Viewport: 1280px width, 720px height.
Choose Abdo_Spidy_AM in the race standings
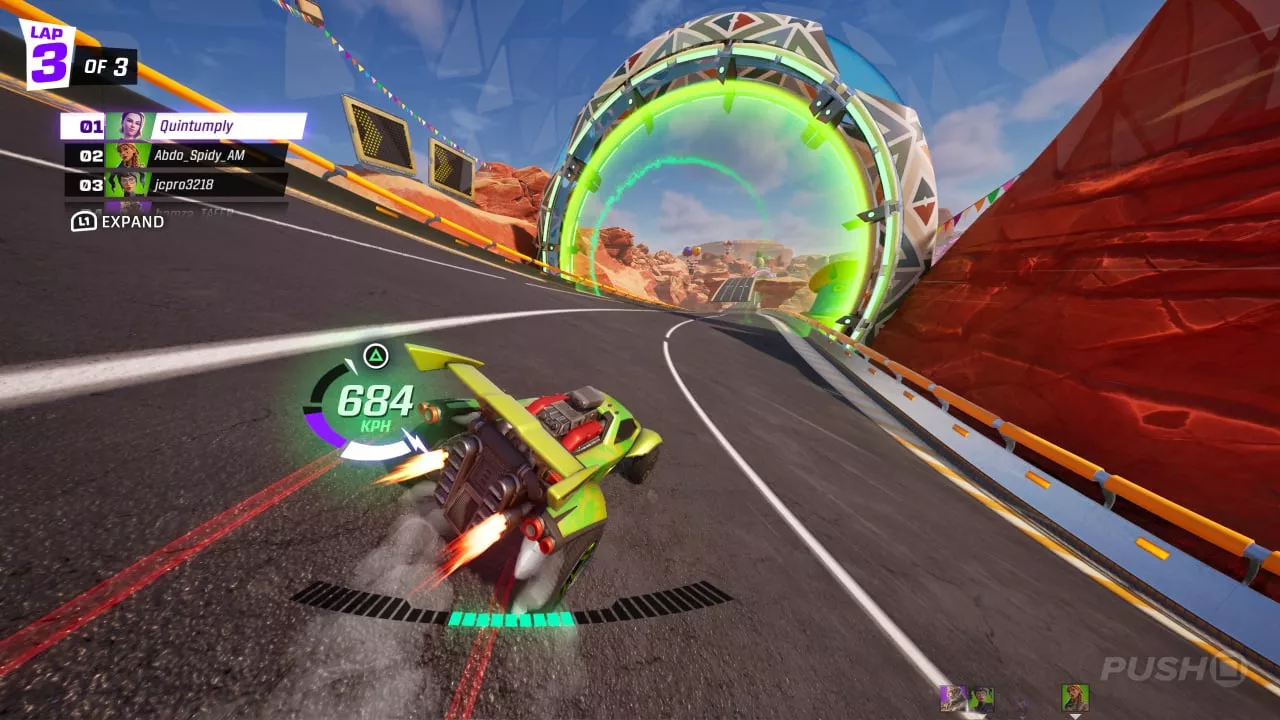coord(176,155)
